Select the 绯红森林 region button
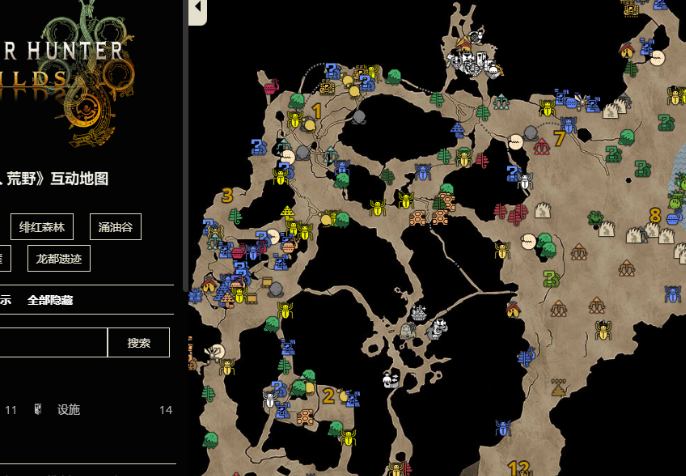 44,227
